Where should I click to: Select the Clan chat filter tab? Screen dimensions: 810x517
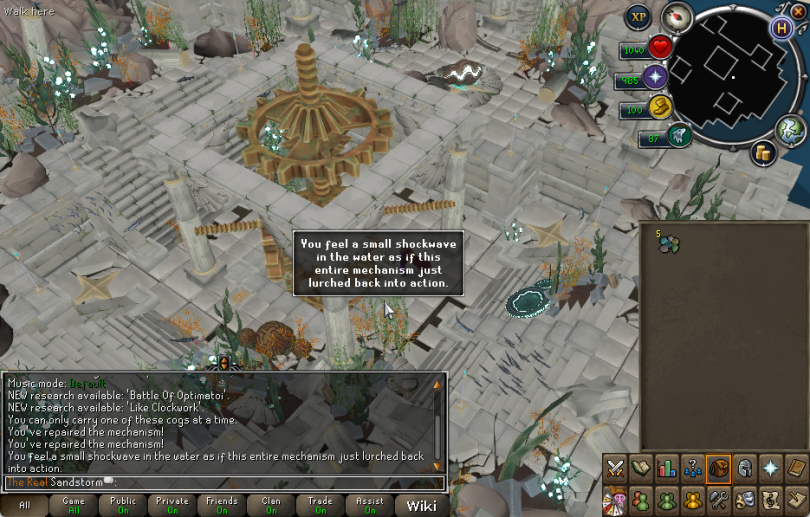(271, 505)
